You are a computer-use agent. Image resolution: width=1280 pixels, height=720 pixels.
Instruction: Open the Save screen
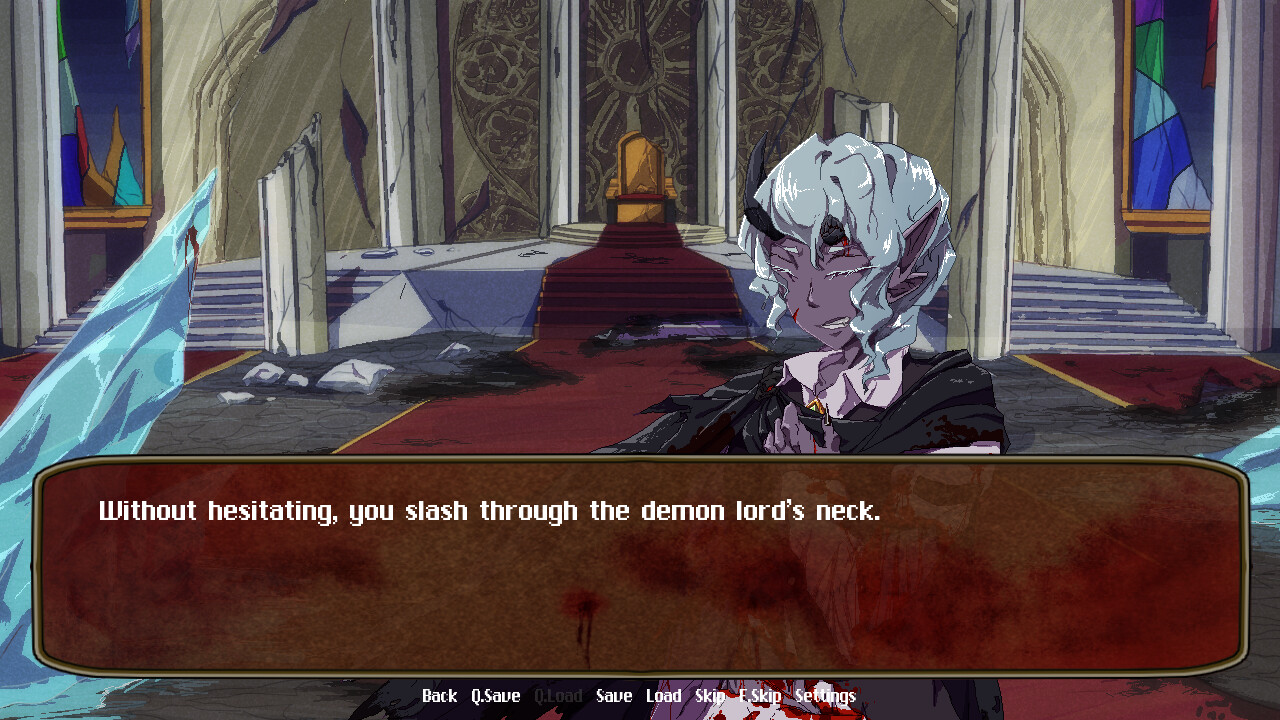tap(612, 695)
